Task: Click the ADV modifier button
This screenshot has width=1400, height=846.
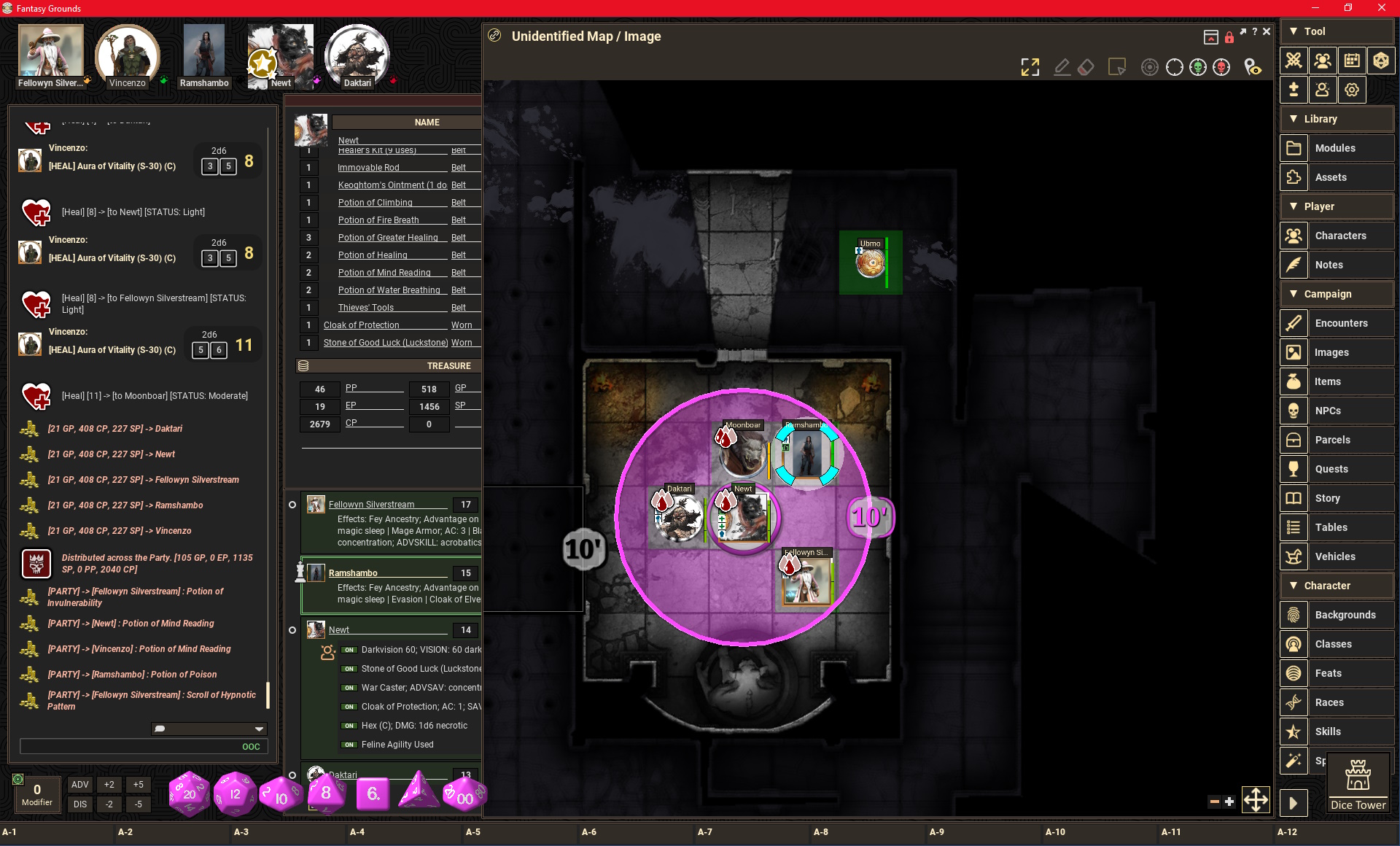Action: coord(80,785)
